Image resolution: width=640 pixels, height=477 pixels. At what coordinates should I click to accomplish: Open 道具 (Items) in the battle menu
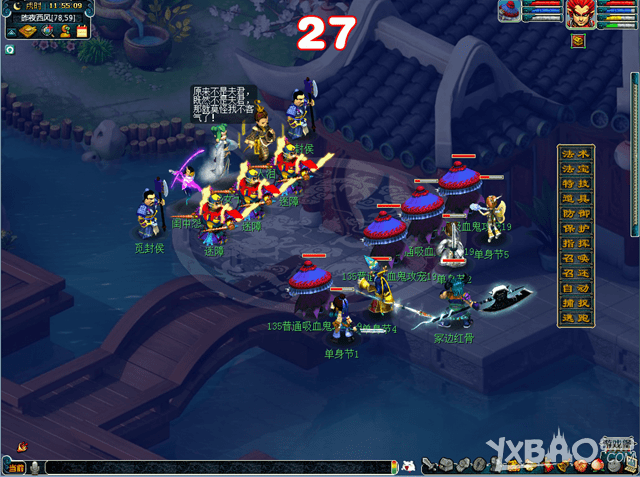[579, 199]
